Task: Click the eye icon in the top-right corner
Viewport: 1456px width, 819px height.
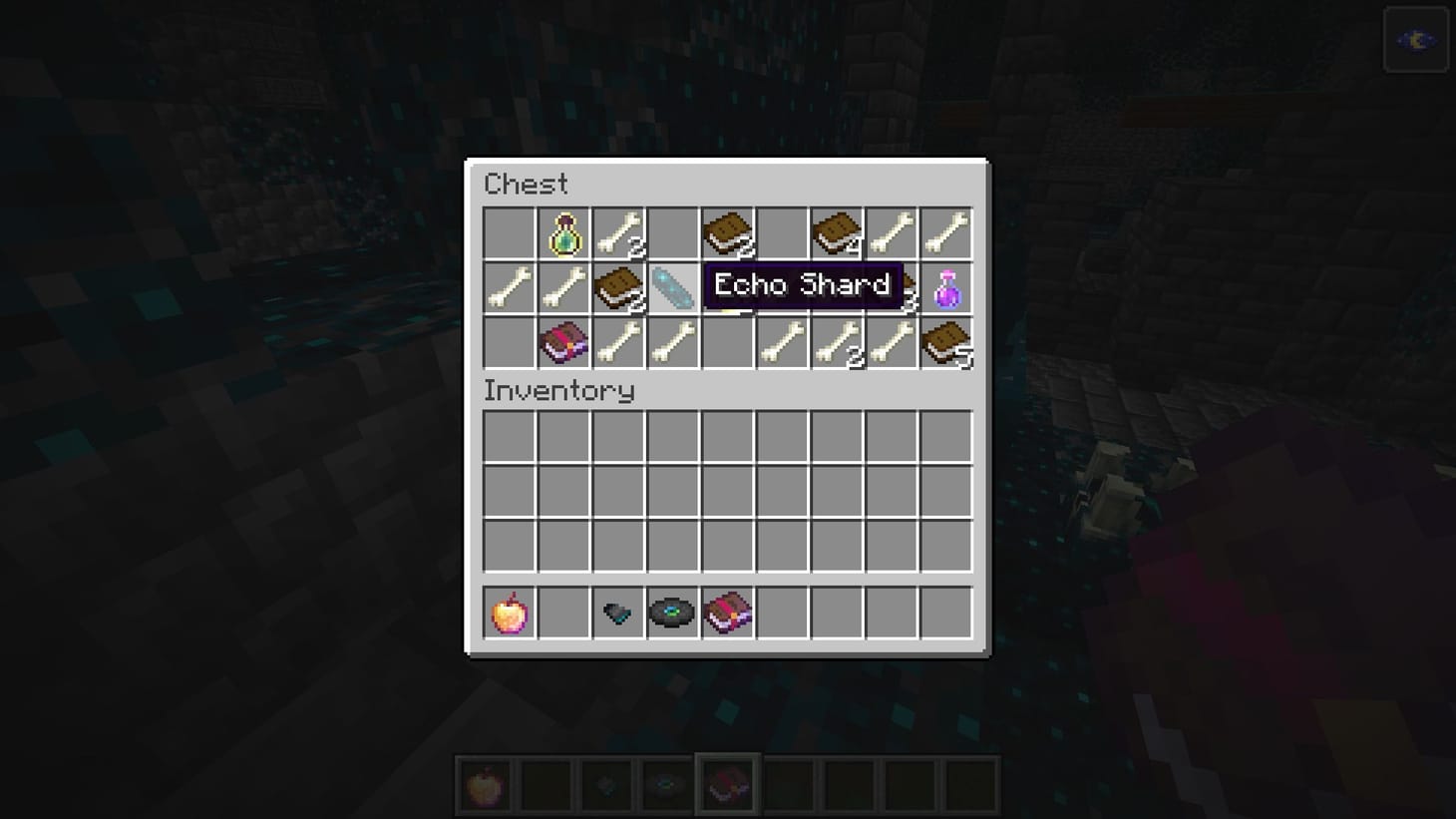Action: coord(1416,40)
